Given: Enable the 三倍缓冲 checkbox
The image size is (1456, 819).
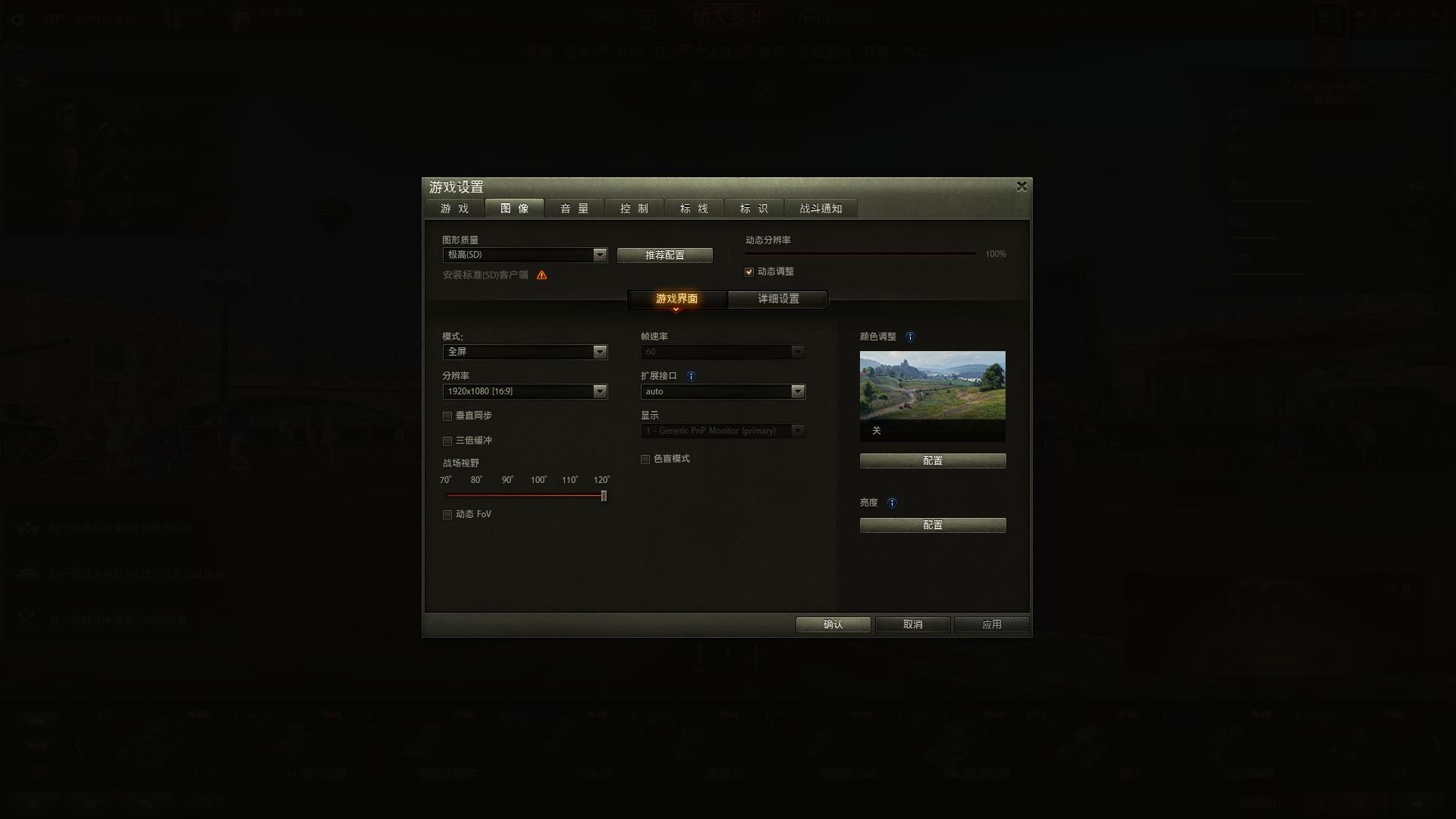Looking at the screenshot, I should 447,441.
